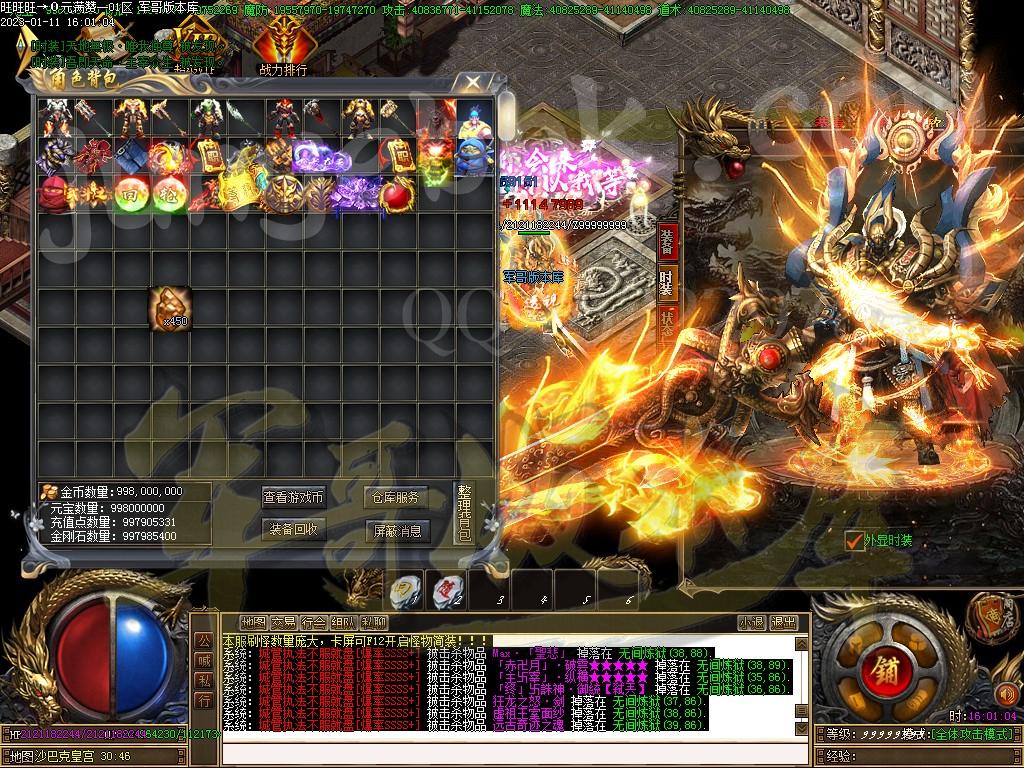The height and width of the screenshot is (768, 1024).
Task: Close the 角色背包 inventory window
Action: (469, 84)
